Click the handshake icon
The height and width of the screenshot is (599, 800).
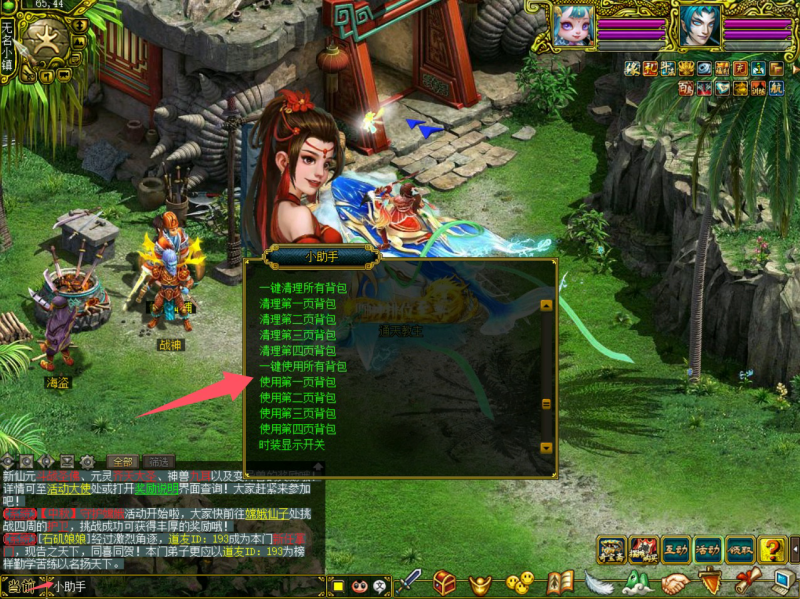coord(676,582)
